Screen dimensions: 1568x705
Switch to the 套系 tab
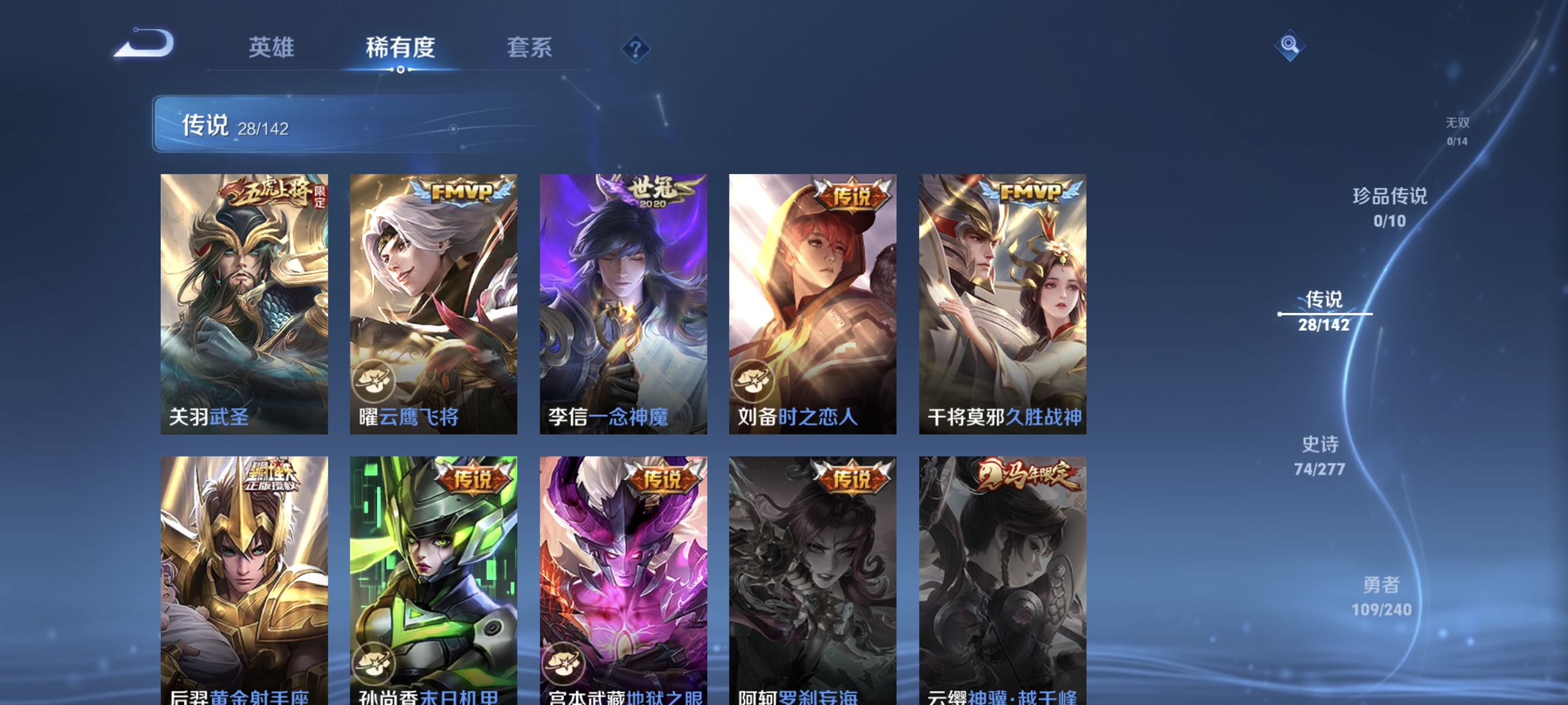pos(530,48)
